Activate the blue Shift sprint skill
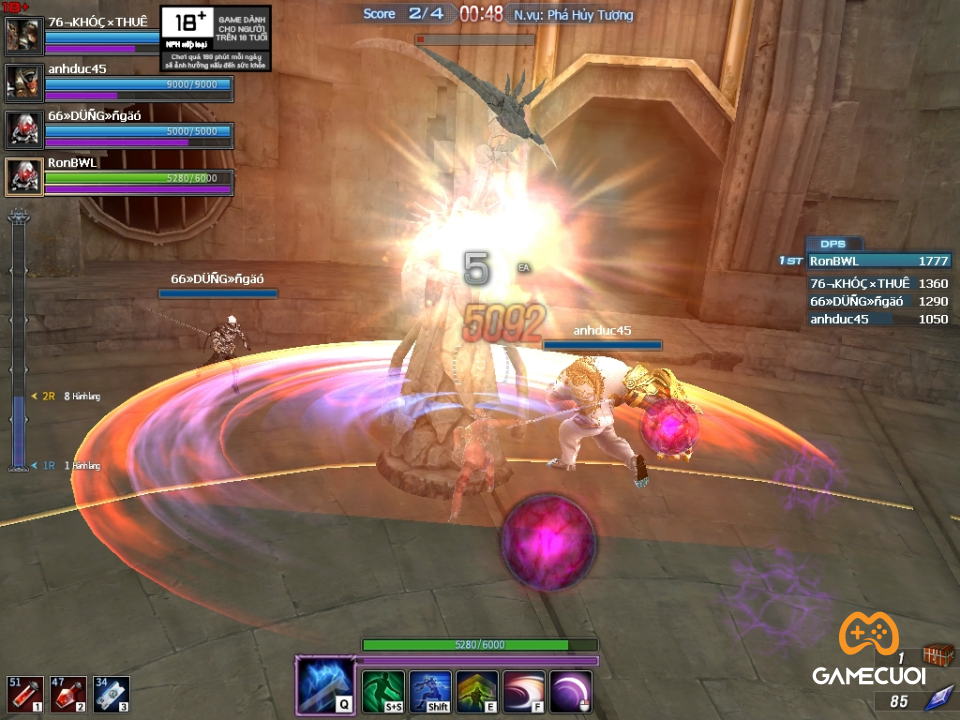The image size is (960, 720). [430, 690]
